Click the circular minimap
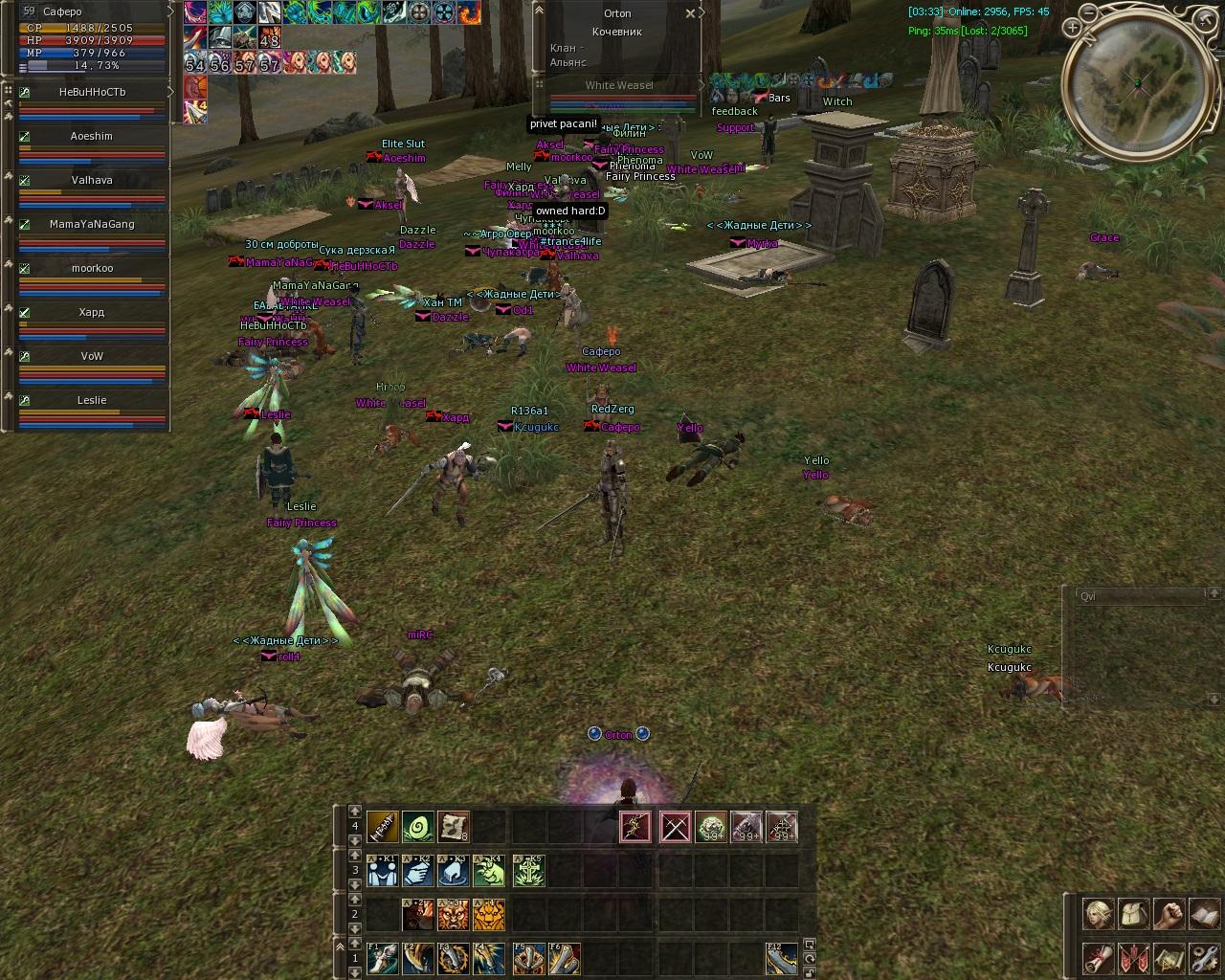Viewport: 1225px width, 980px height. [x=1137, y=83]
